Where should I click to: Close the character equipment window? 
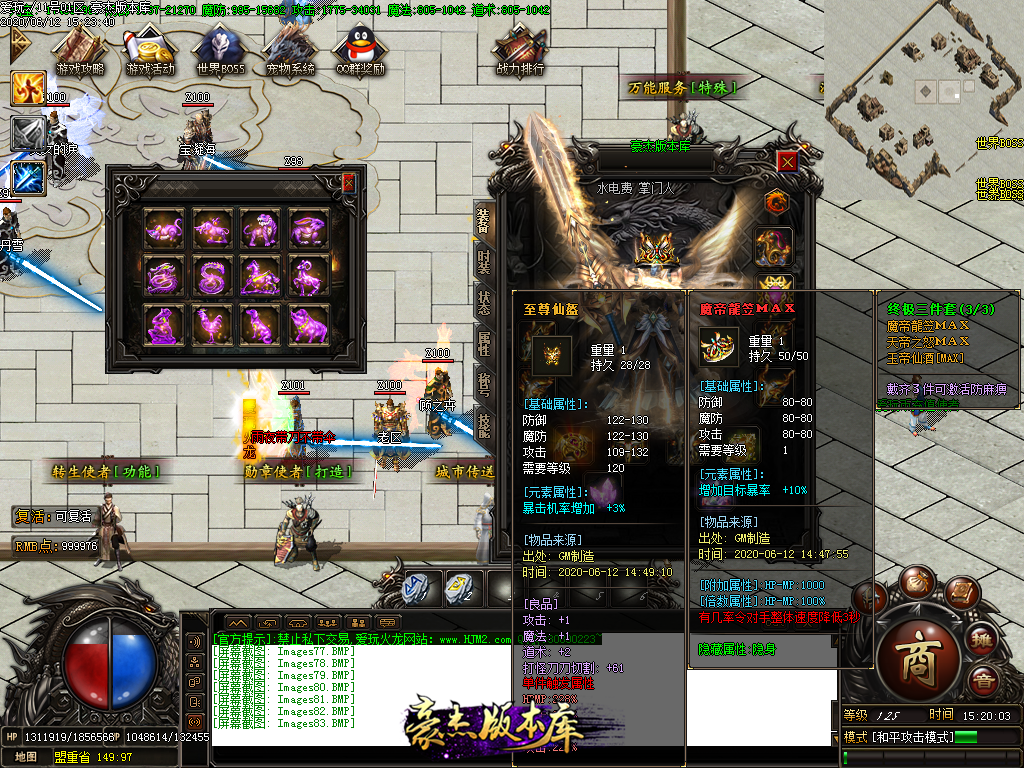click(788, 161)
